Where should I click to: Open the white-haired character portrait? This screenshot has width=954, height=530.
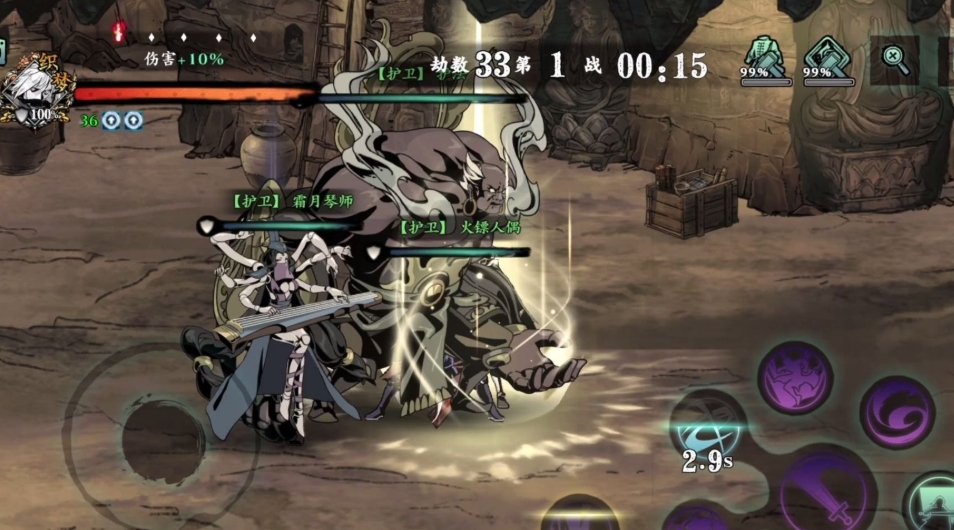tap(30, 90)
